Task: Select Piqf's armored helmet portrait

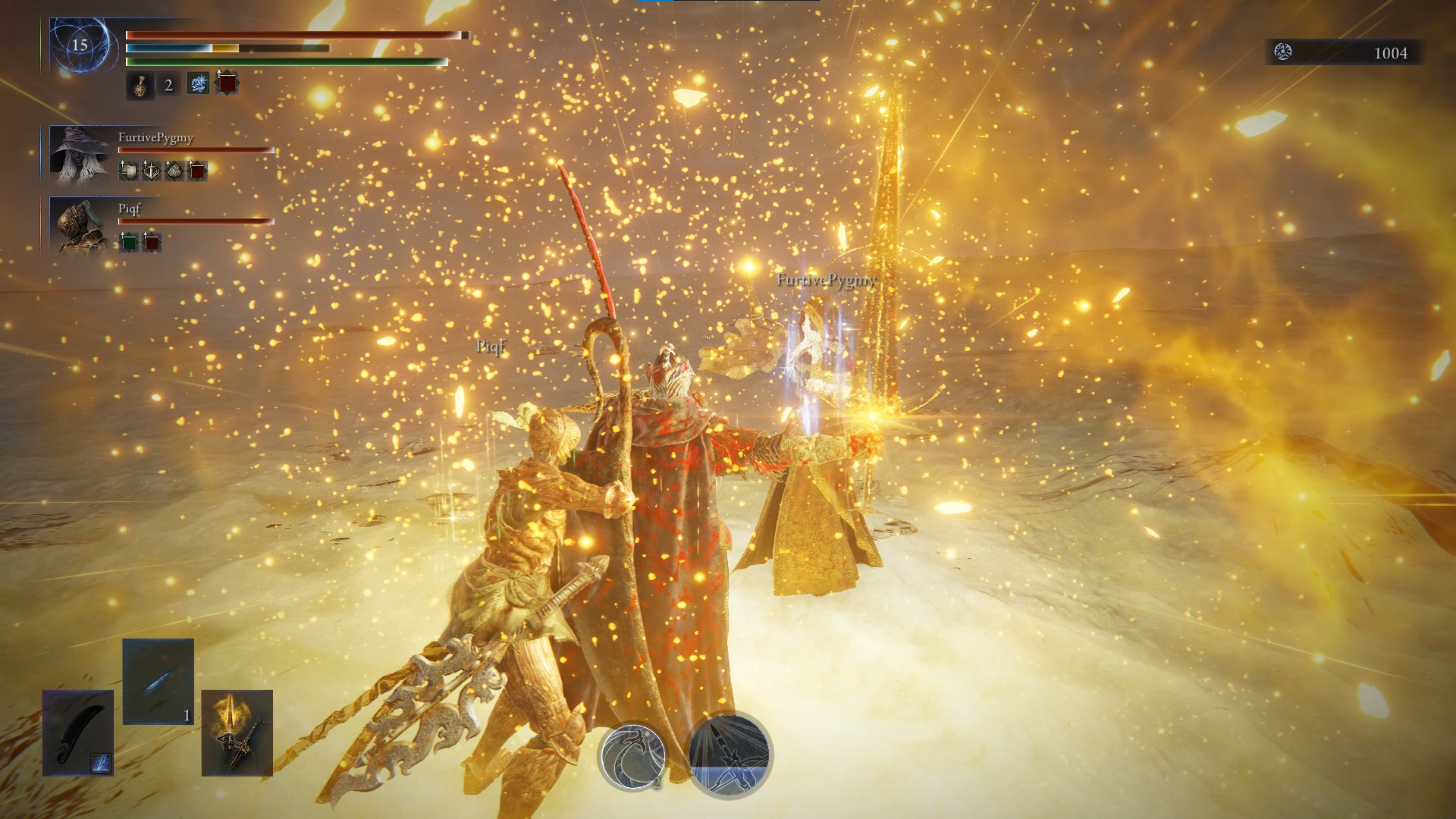Action: (80, 224)
